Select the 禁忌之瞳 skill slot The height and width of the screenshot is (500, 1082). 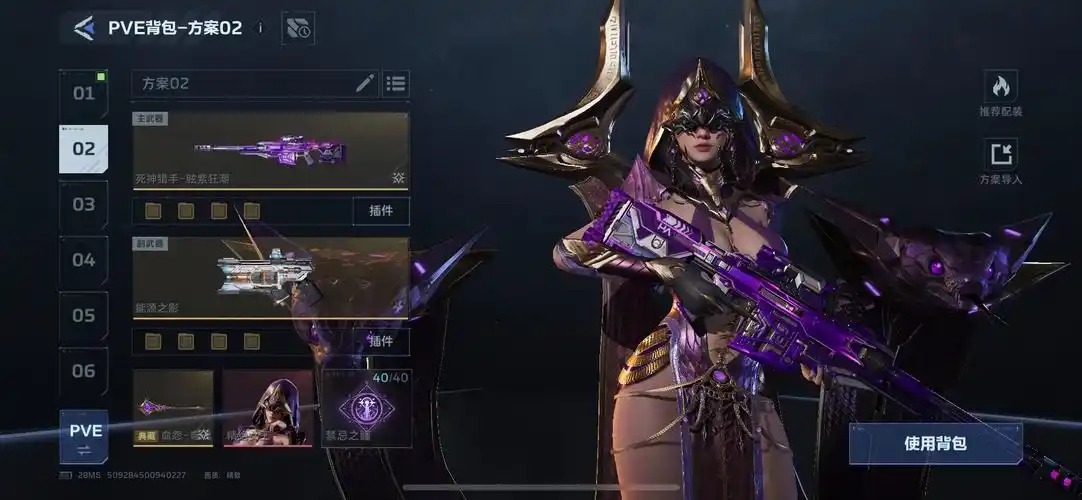point(366,407)
